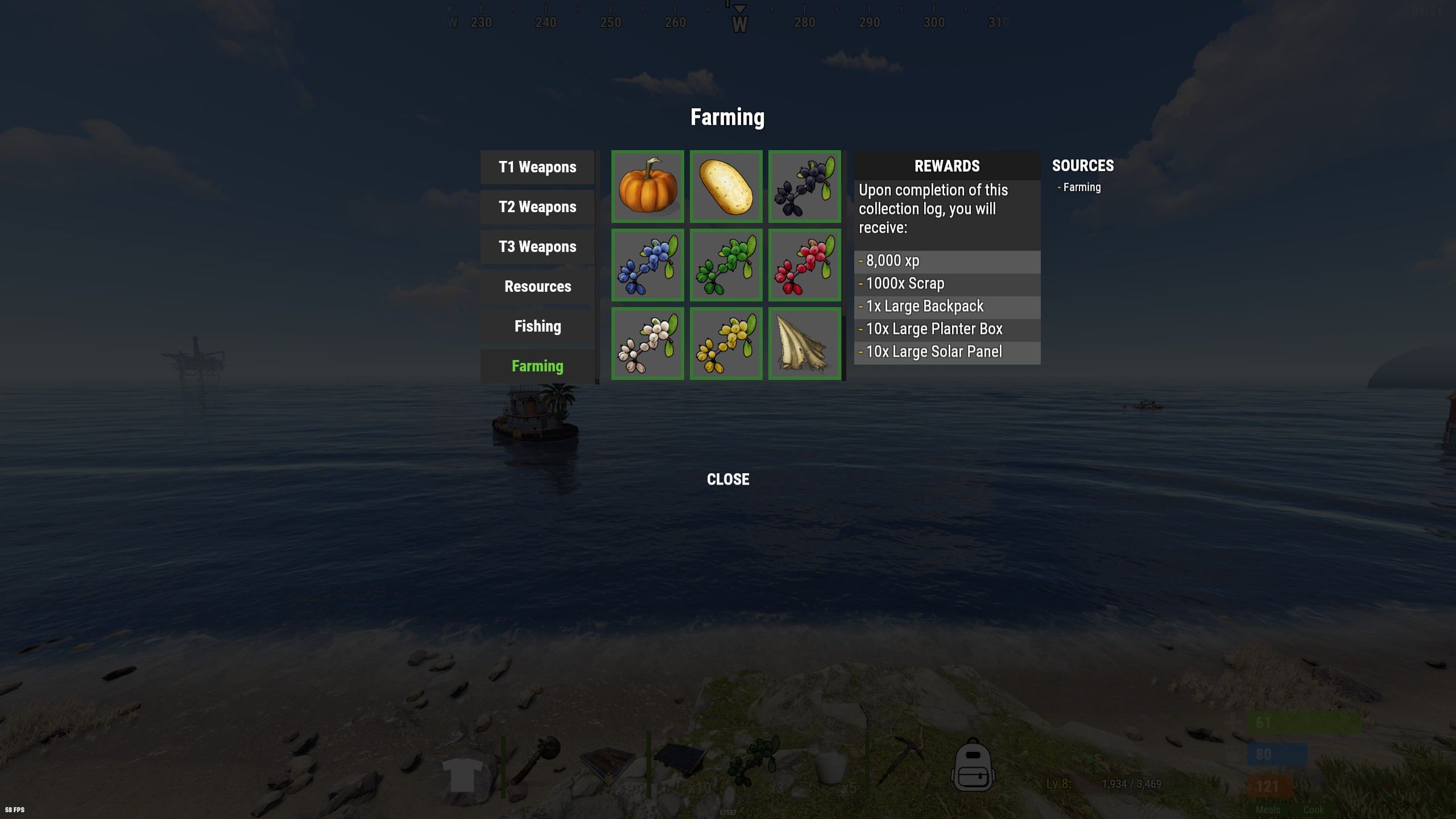Pick the green berry slot
This screenshot has width=1456, height=819.
point(726,265)
